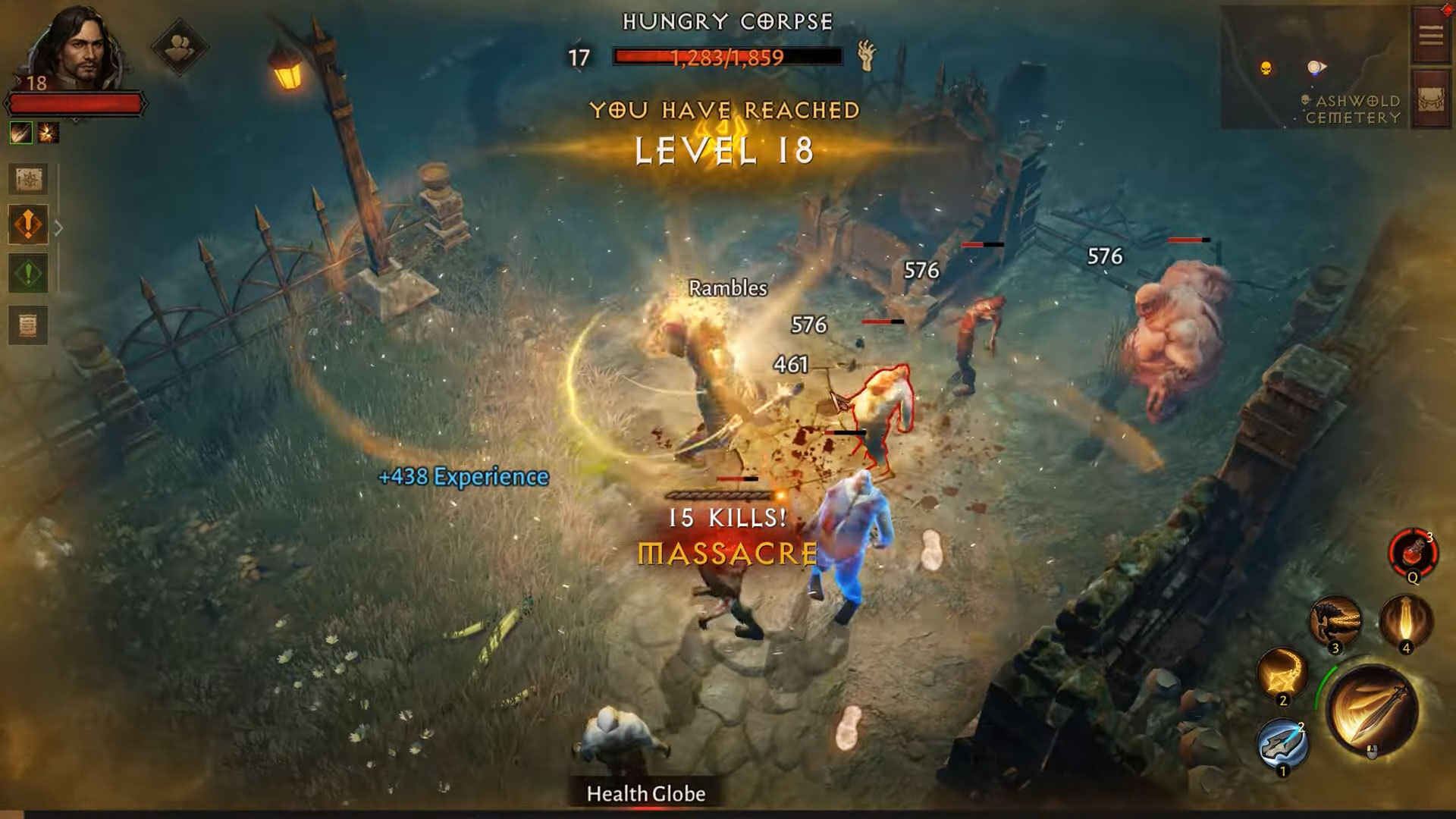Activate the golden chain hook skill
Image resolution: width=1456 pixels, height=819 pixels.
click(x=1282, y=673)
